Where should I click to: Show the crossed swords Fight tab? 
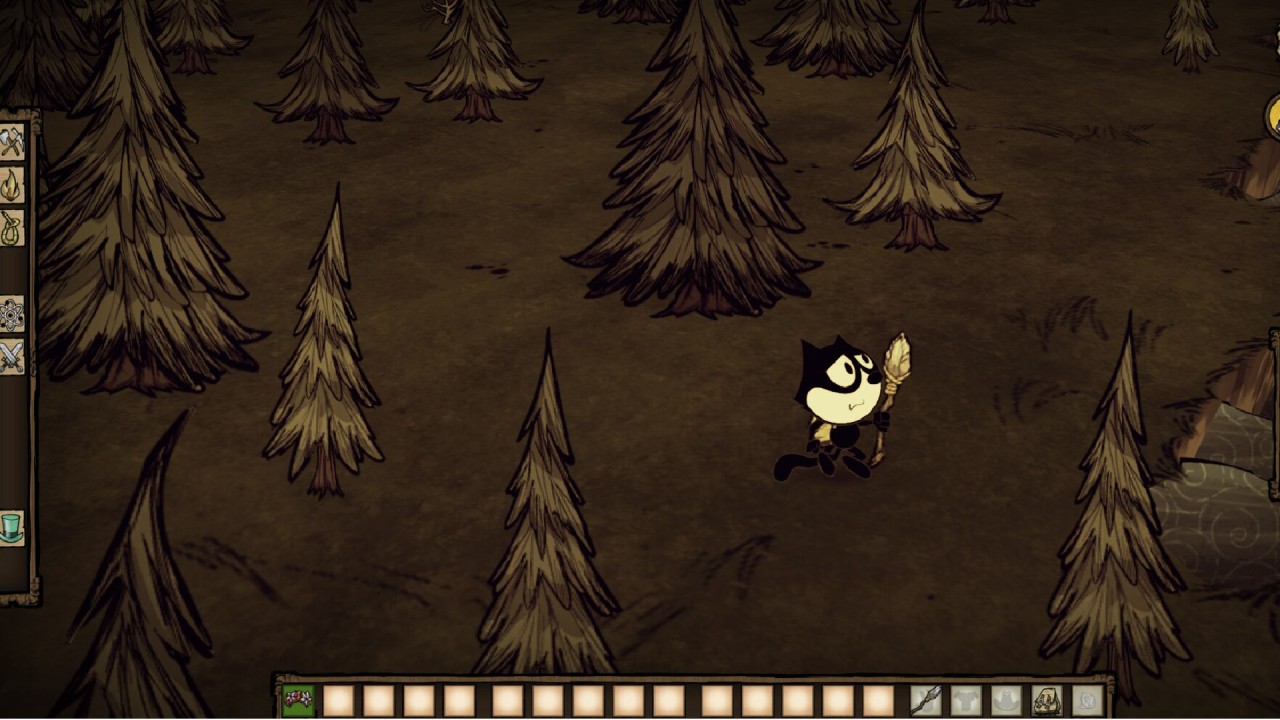point(12,357)
